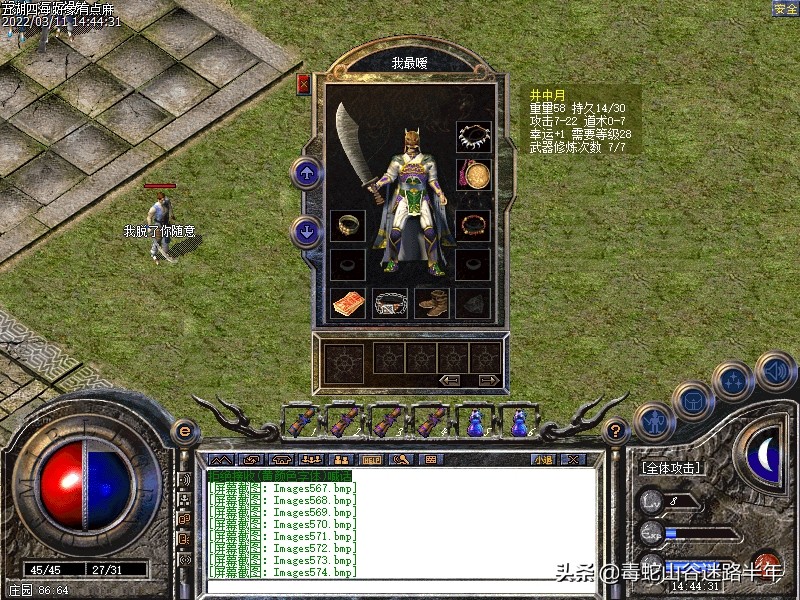The image size is (800, 600).
Task: Open the skills sparkle round button
Action: pos(733,382)
